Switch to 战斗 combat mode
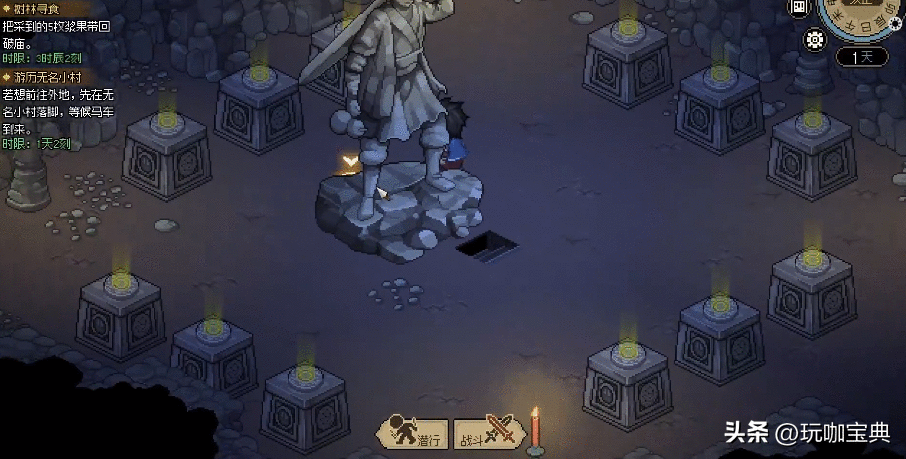This screenshot has height=459, width=906. point(487,433)
